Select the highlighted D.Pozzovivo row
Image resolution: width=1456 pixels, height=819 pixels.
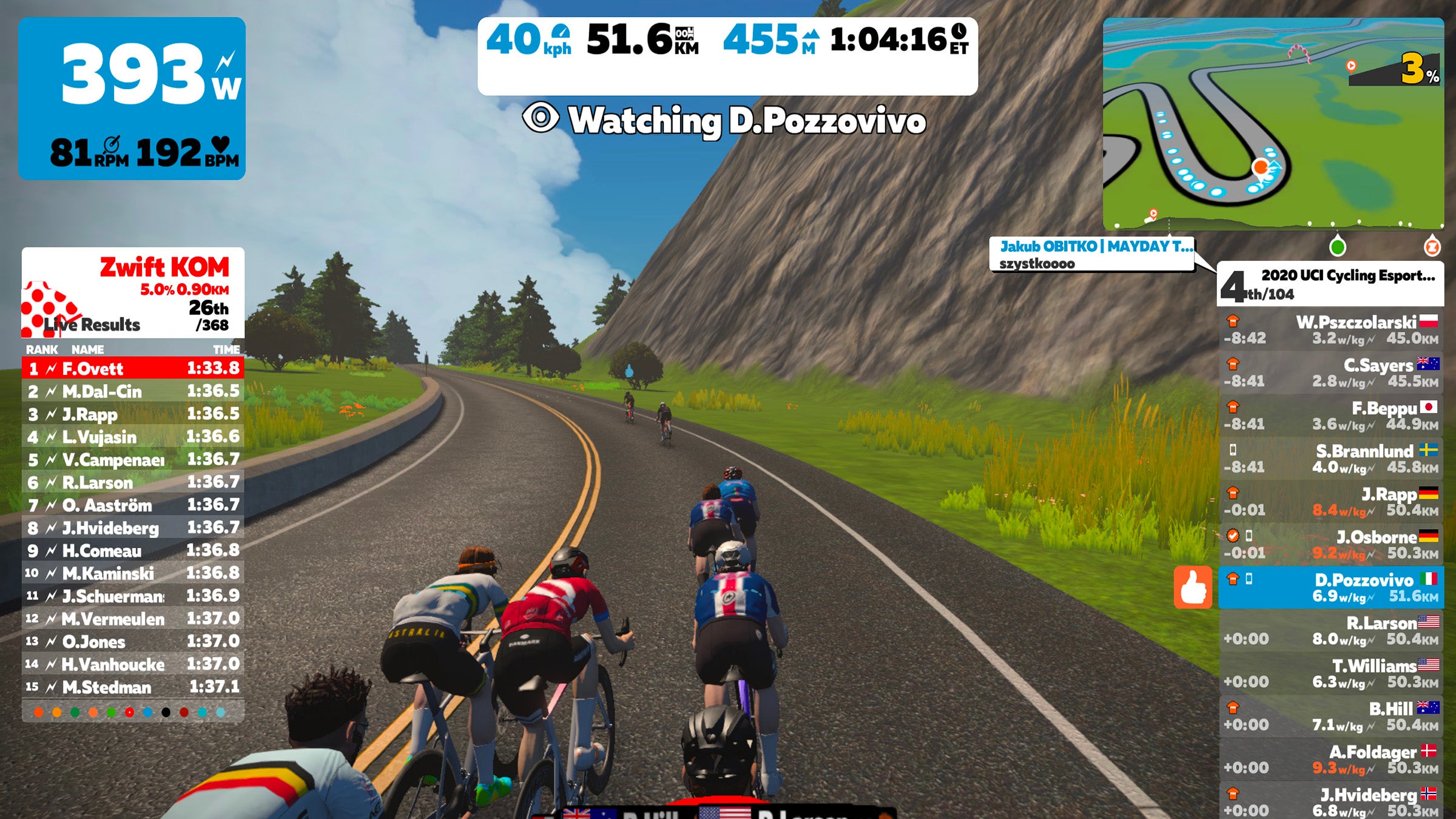pos(1331,587)
